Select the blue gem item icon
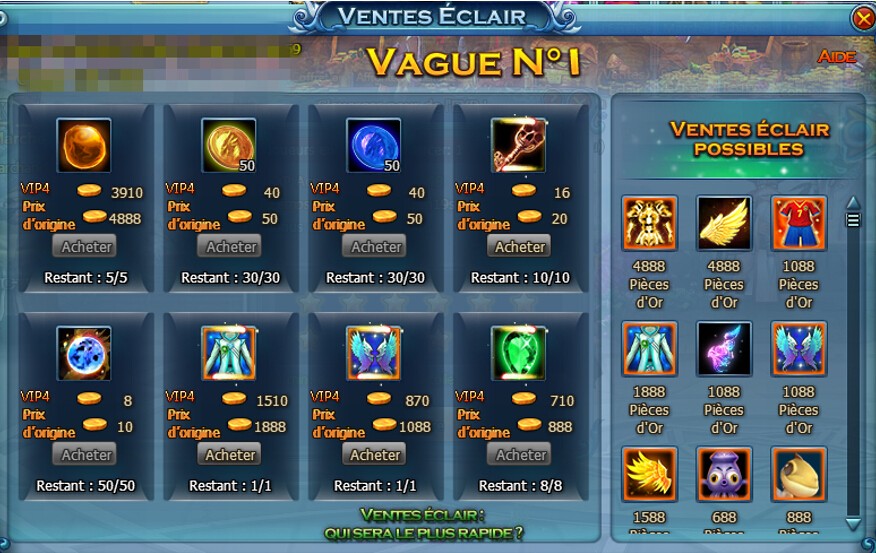The image size is (876, 553). pos(374,145)
